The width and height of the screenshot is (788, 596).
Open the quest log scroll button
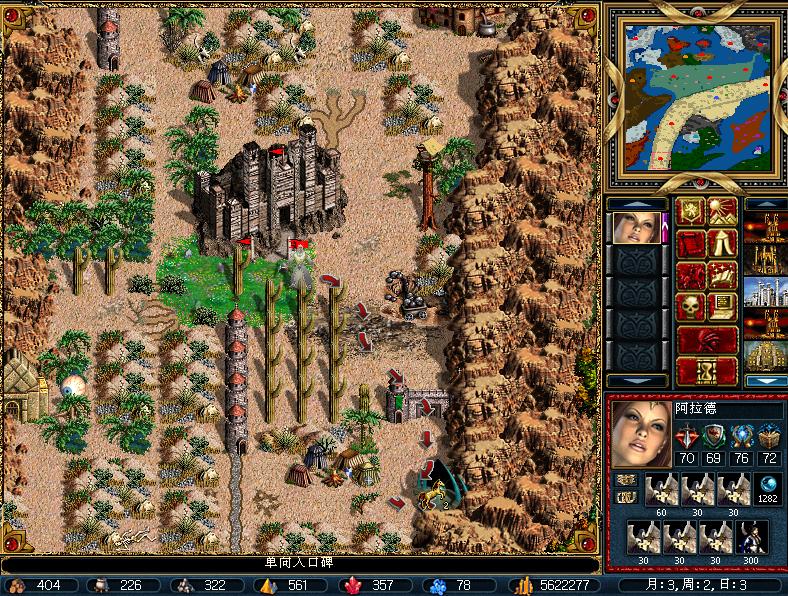coord(692,243)
